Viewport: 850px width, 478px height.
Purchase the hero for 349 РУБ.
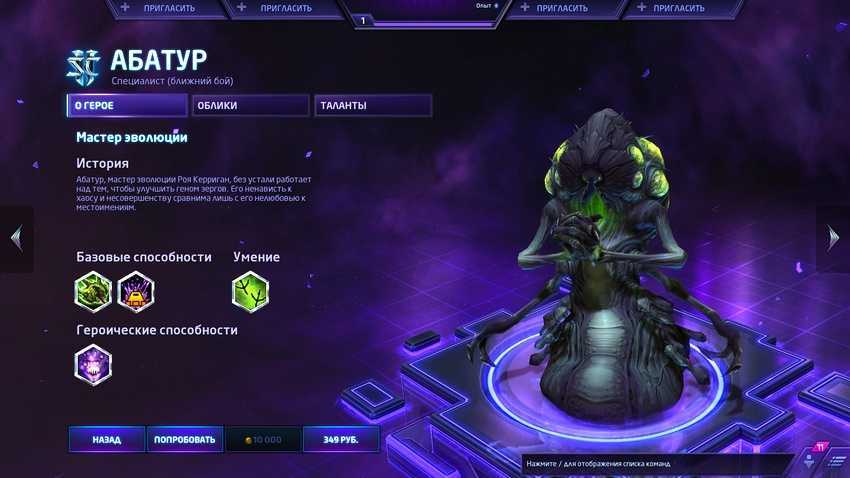343,439
